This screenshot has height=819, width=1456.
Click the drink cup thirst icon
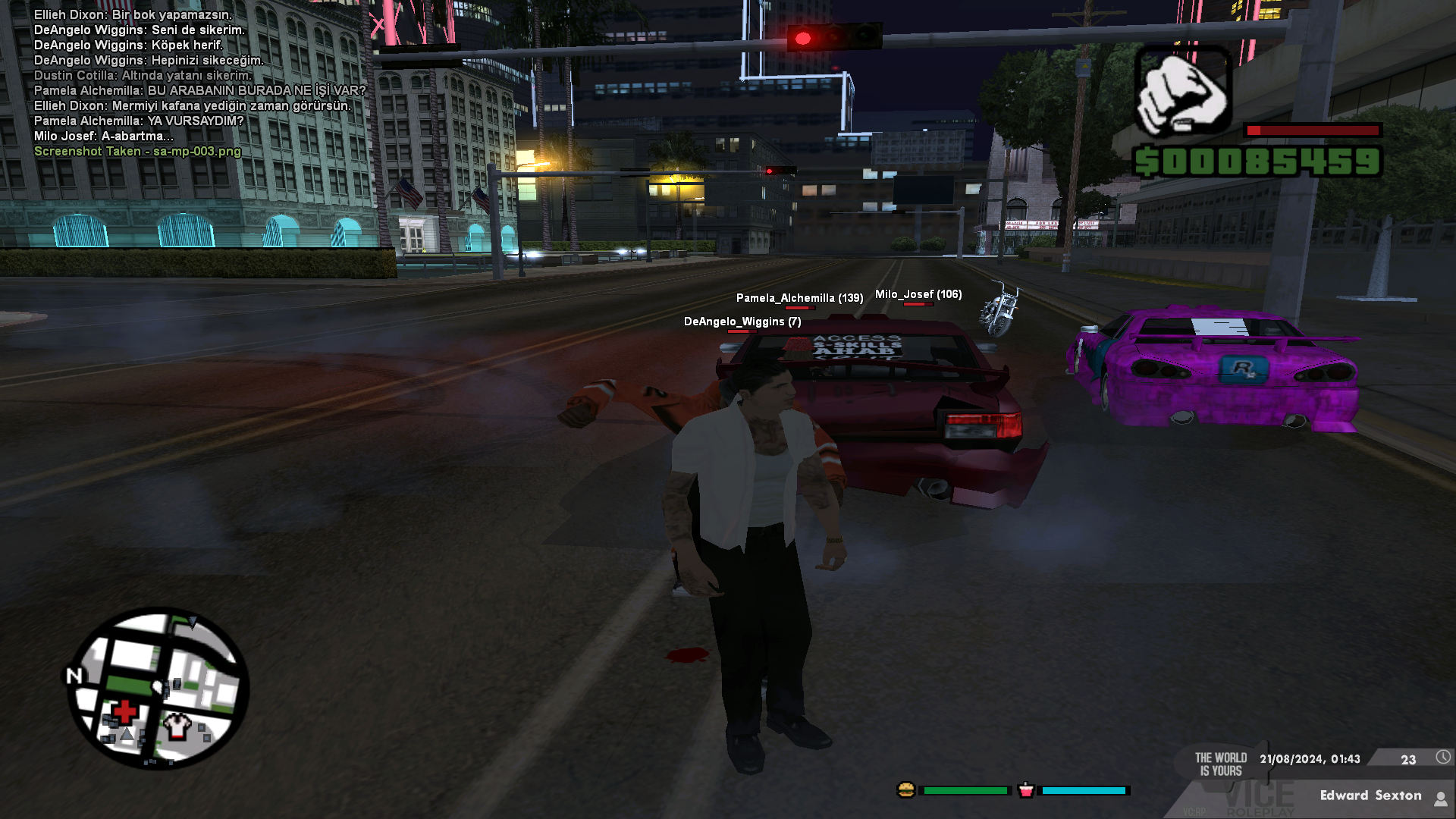1026,790
